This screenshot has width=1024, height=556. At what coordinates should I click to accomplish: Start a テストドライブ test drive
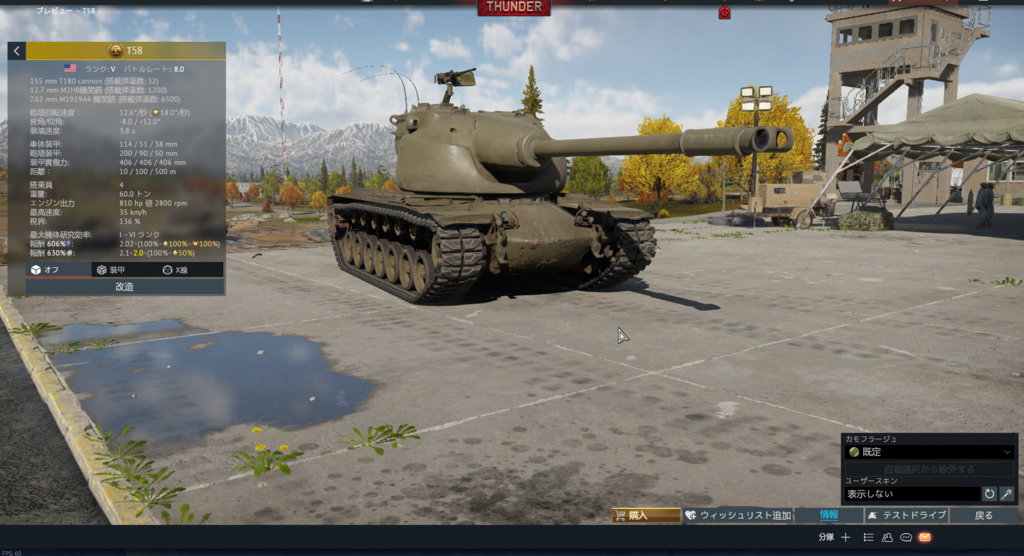pyautogui.click(x=907, y=516)
